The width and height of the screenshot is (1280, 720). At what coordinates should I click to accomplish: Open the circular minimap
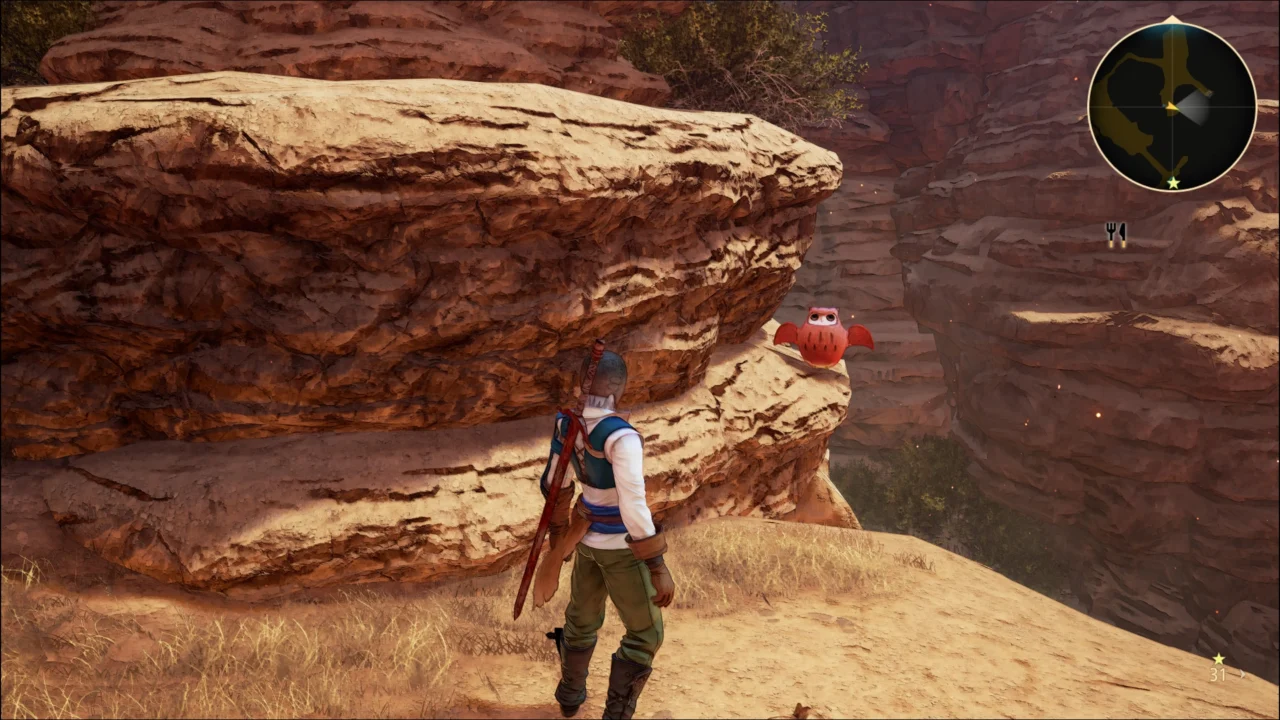click(1171, 106)
